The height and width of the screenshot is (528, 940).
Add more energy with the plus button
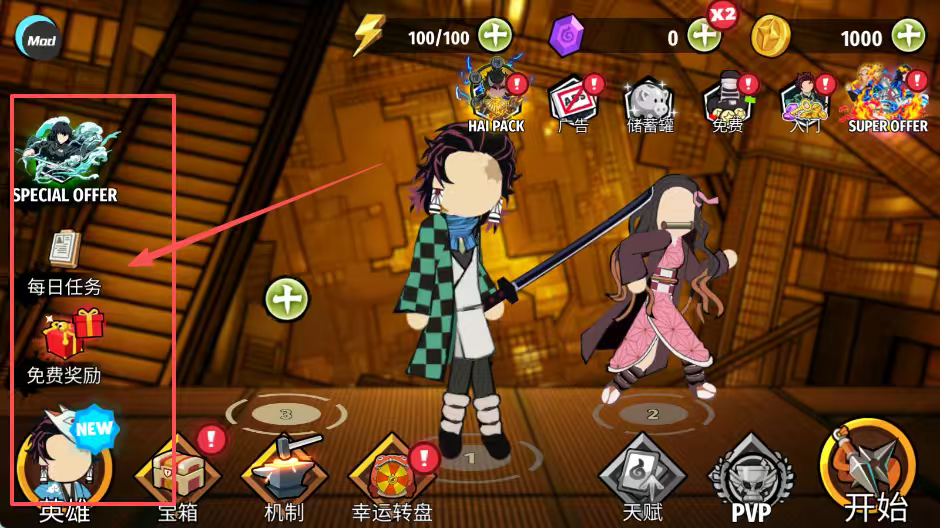495,37
